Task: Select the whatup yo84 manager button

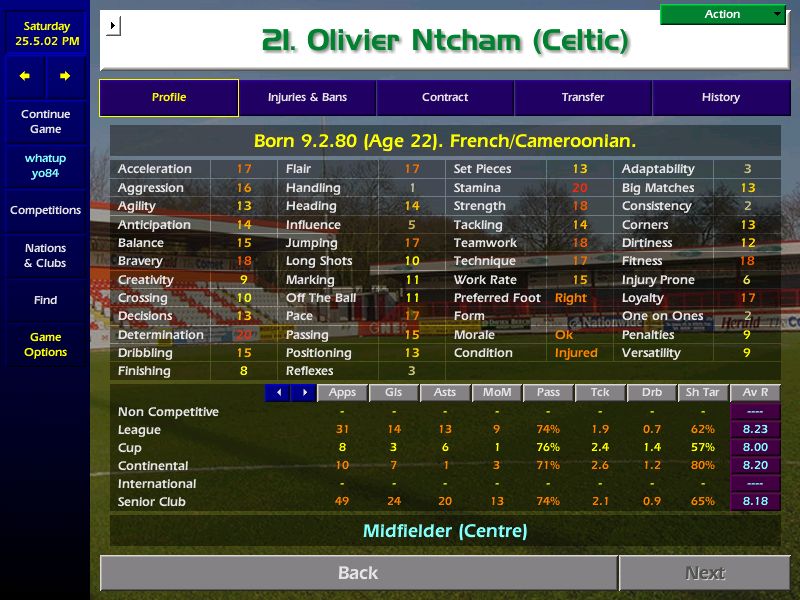Action: point(45,166)
